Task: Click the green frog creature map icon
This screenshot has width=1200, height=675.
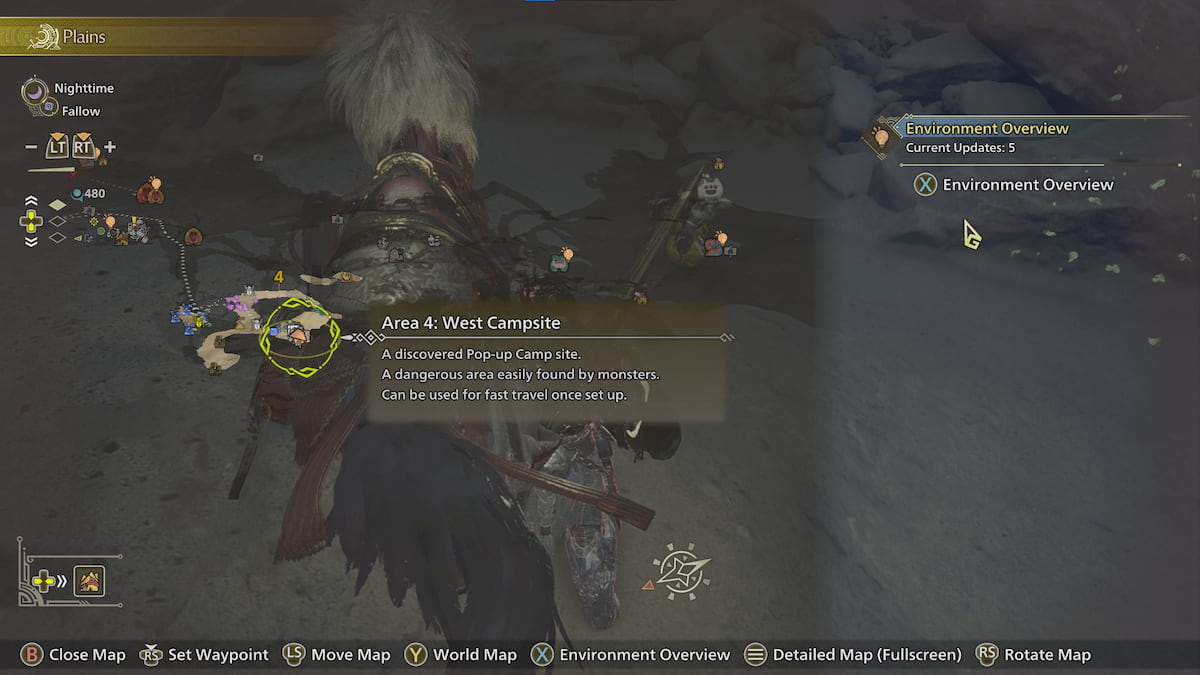Action: (558, 263)
